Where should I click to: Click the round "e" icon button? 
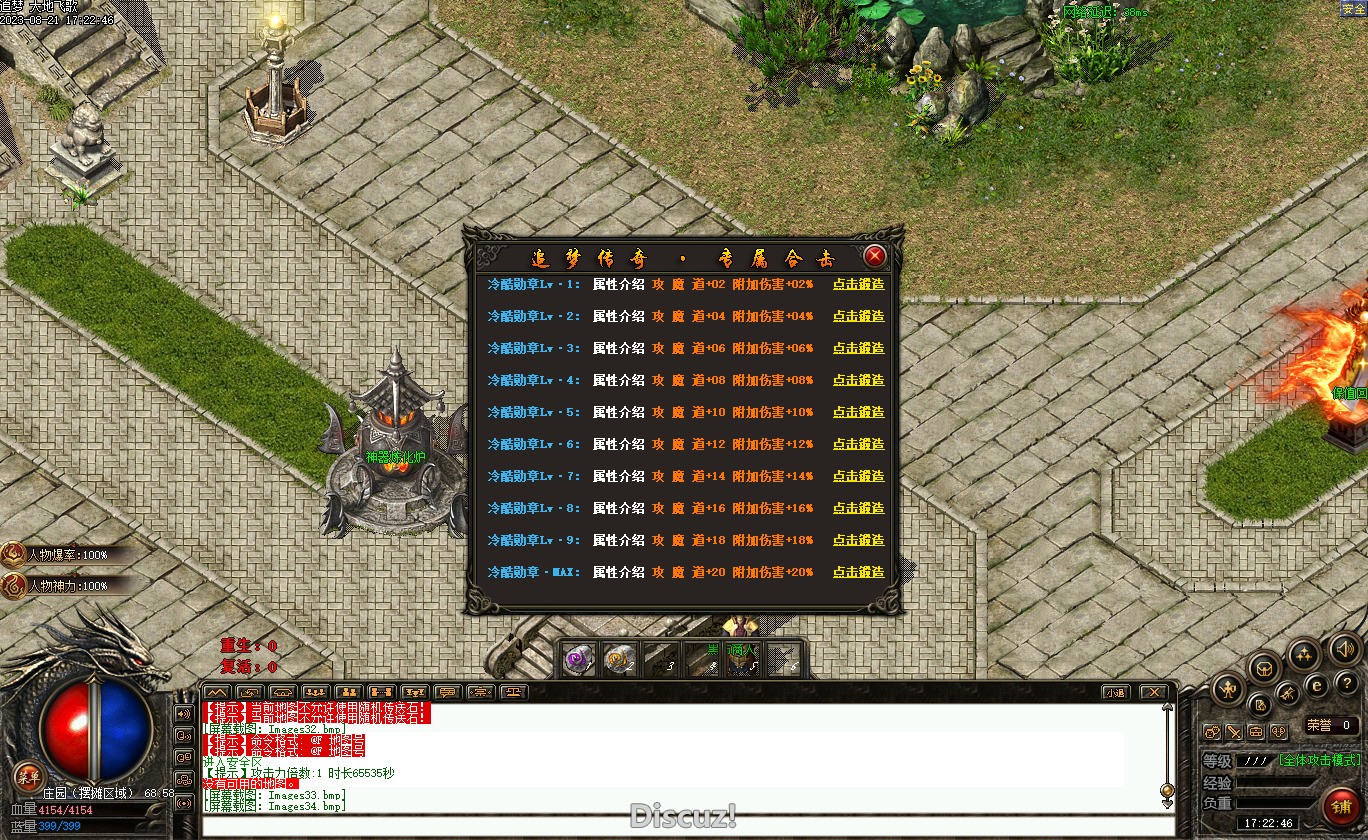(1318, 685)
